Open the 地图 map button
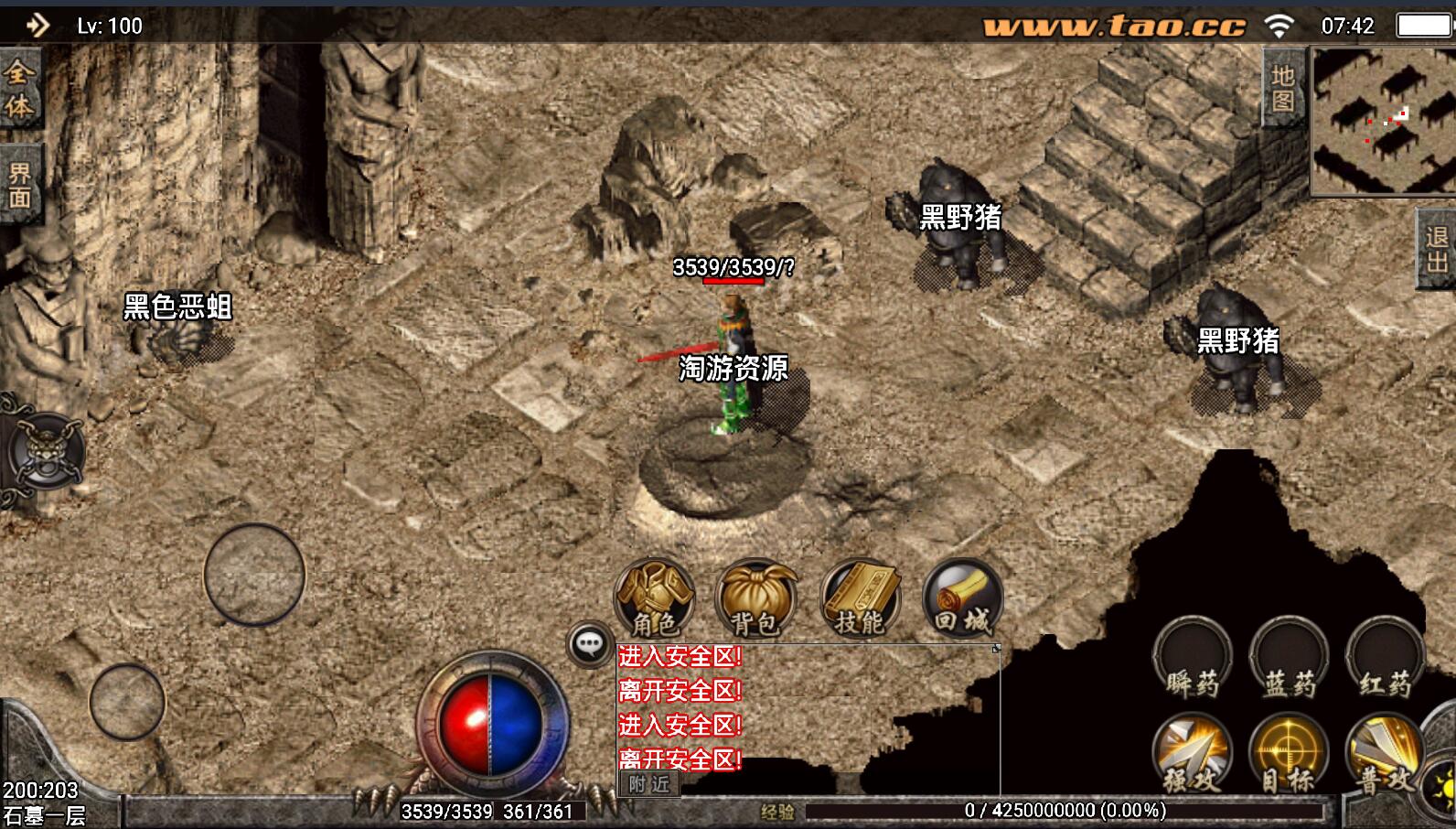This screenshot has height=829, width=1456. point(1283,88)
